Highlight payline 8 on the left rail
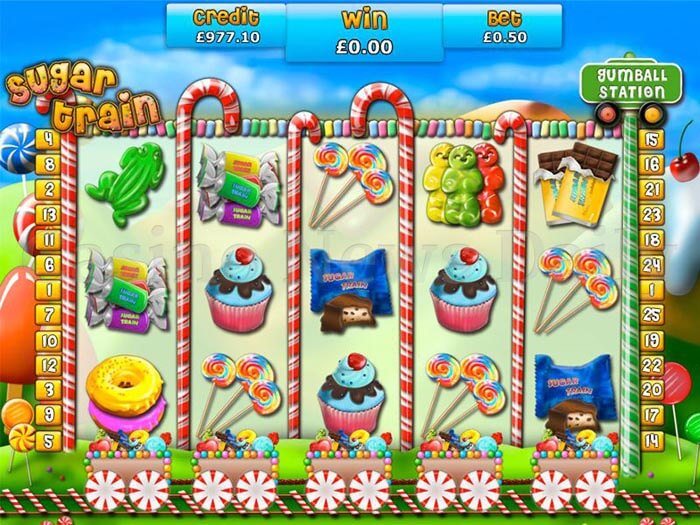Screen dimensions: 700x525 click(46, 164)
